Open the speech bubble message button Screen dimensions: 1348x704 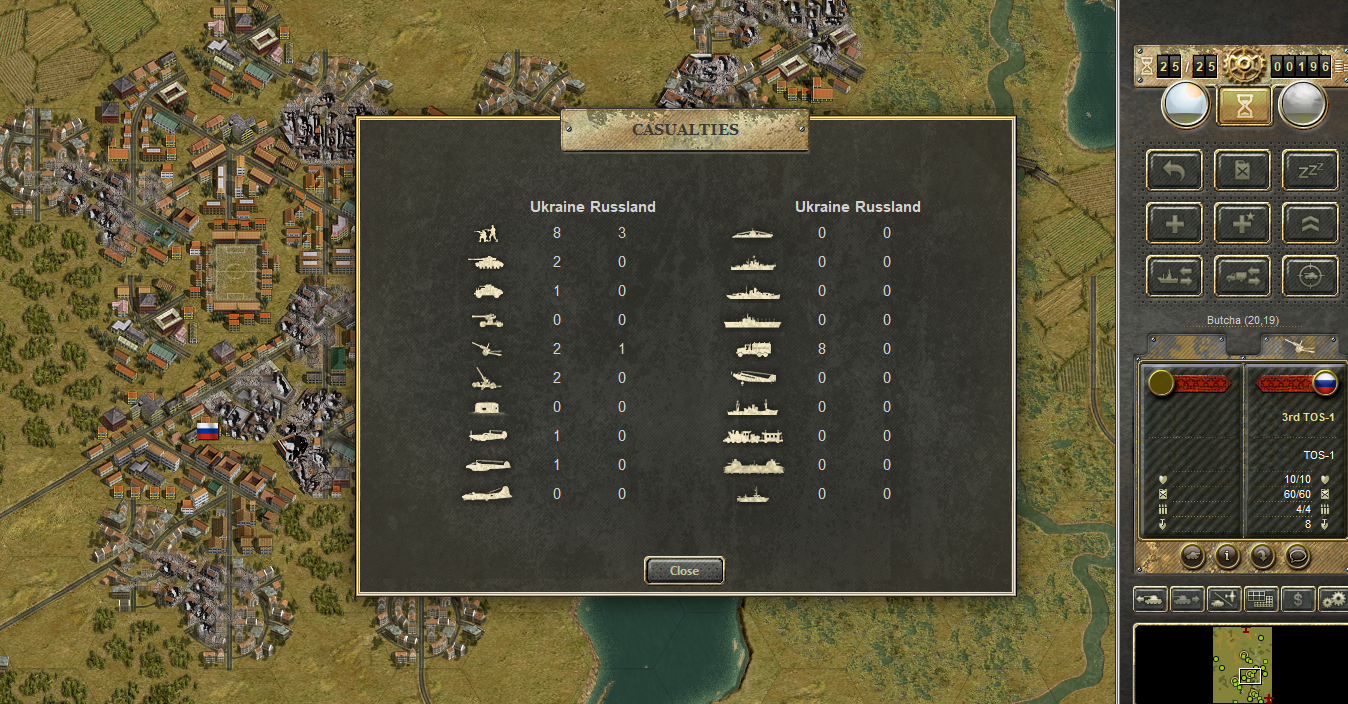coord(1297,556)
